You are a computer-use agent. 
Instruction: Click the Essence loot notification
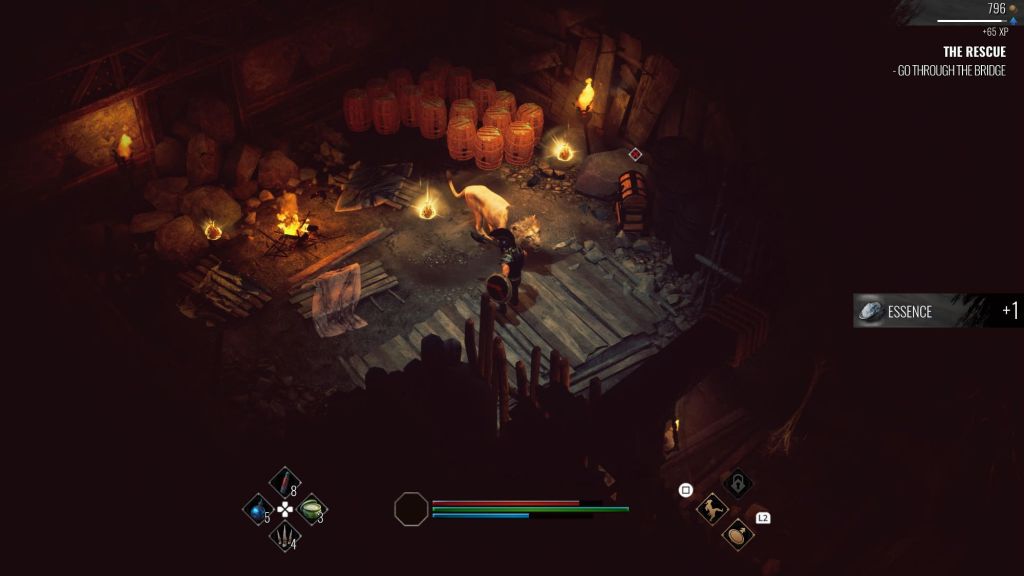pyautogui.click(x=938, y=311)
